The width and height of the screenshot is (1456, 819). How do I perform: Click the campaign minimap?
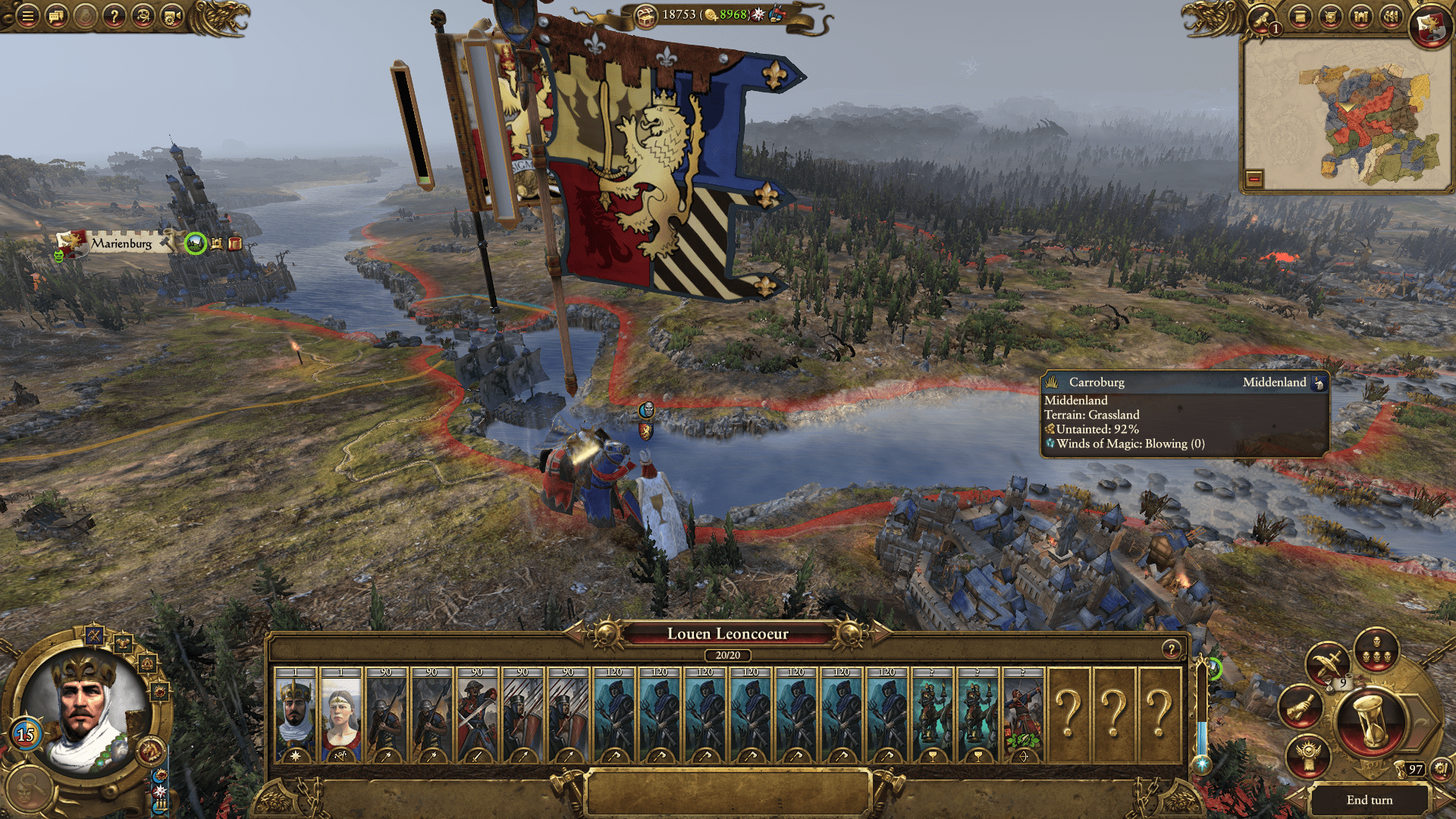tap(1346, 114)
